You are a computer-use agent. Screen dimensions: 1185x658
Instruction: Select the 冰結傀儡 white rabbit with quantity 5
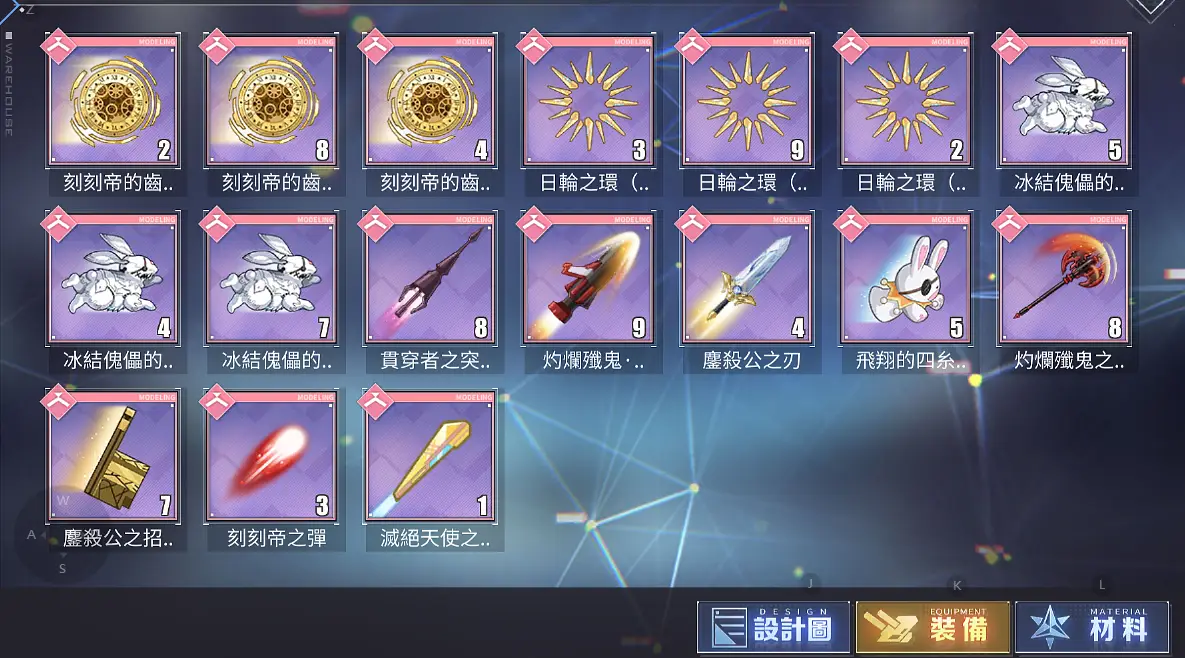point(1063,105)
